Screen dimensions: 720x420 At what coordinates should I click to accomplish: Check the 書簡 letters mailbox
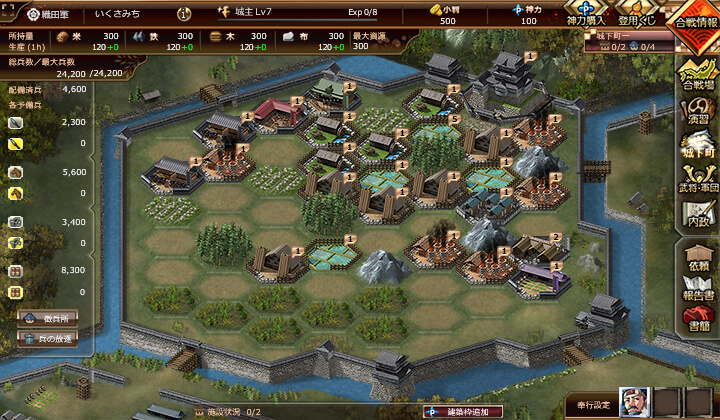point(698,320)
